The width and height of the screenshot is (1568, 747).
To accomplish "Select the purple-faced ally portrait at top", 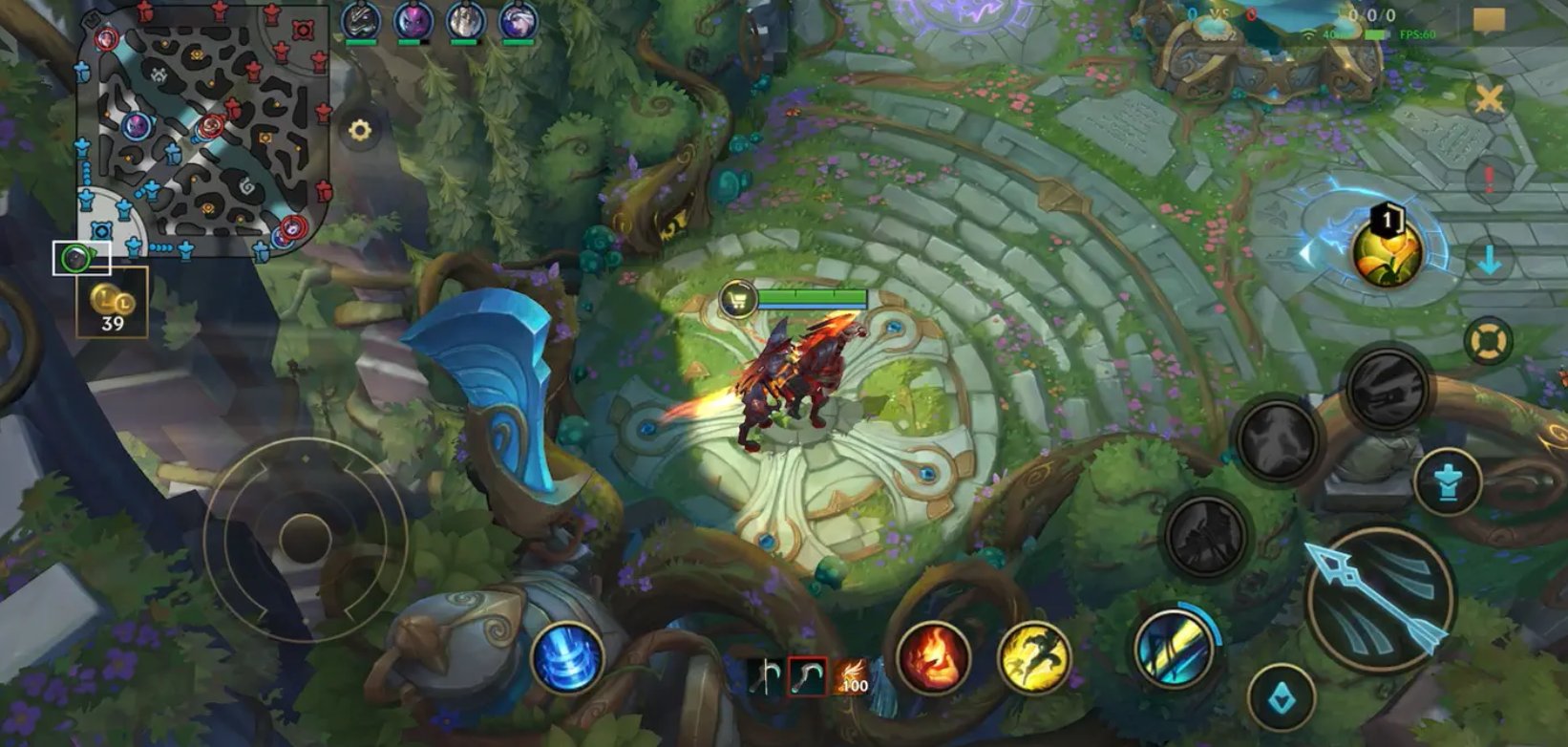I will (x=413, y=22).
